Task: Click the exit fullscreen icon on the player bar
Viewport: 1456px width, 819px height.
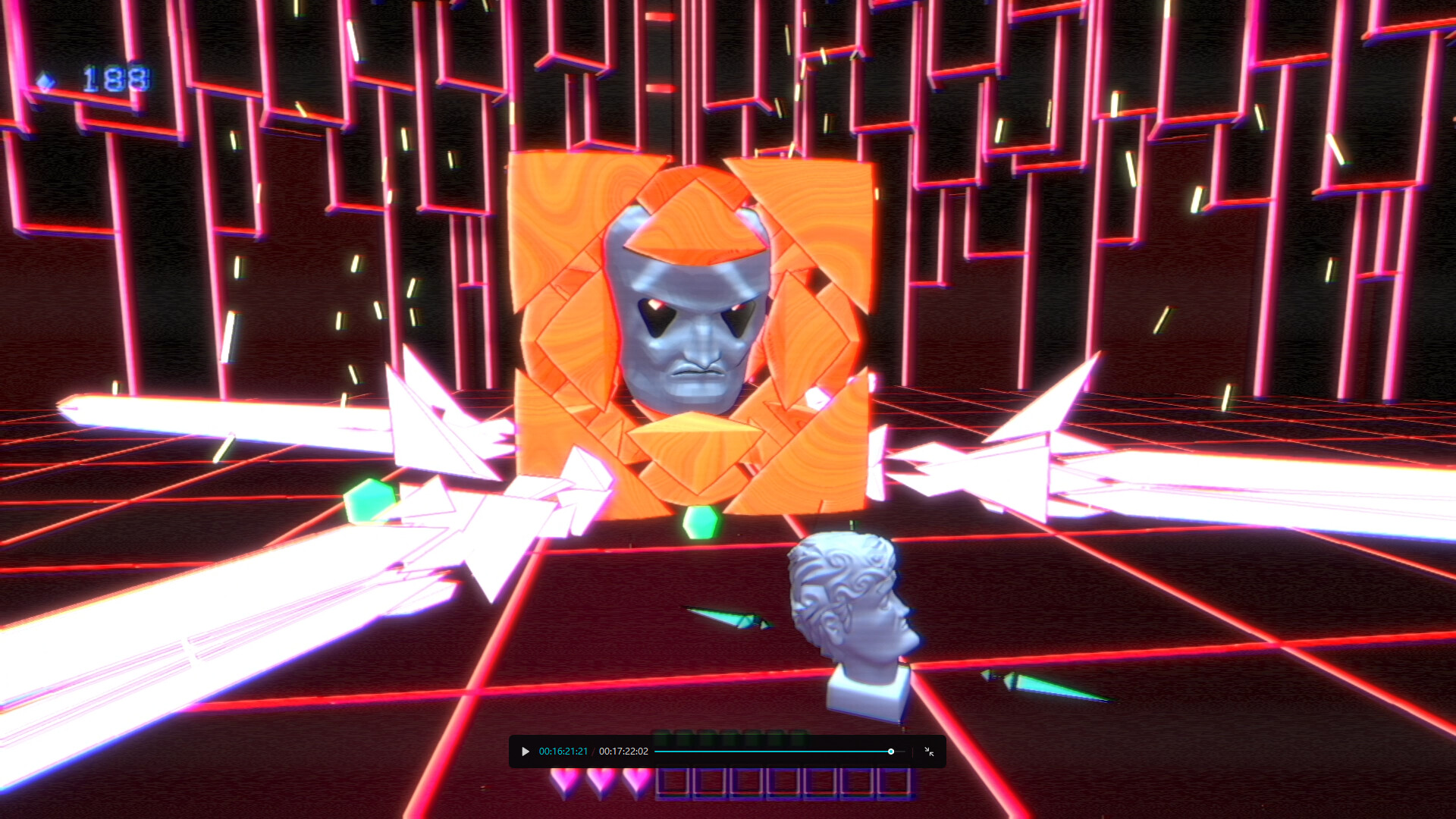Action: (929, 752)
